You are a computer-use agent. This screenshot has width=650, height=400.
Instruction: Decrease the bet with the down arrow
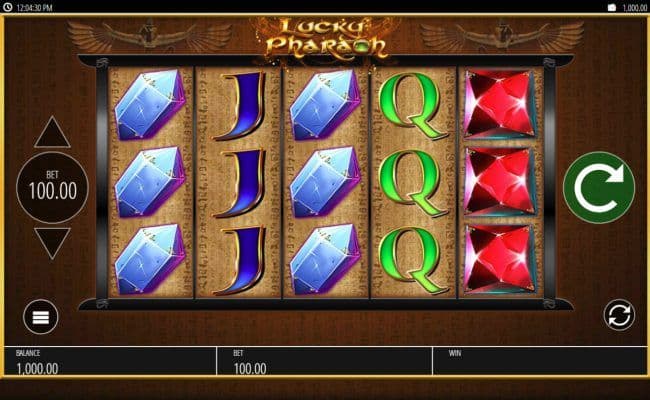tap(52, 243)
